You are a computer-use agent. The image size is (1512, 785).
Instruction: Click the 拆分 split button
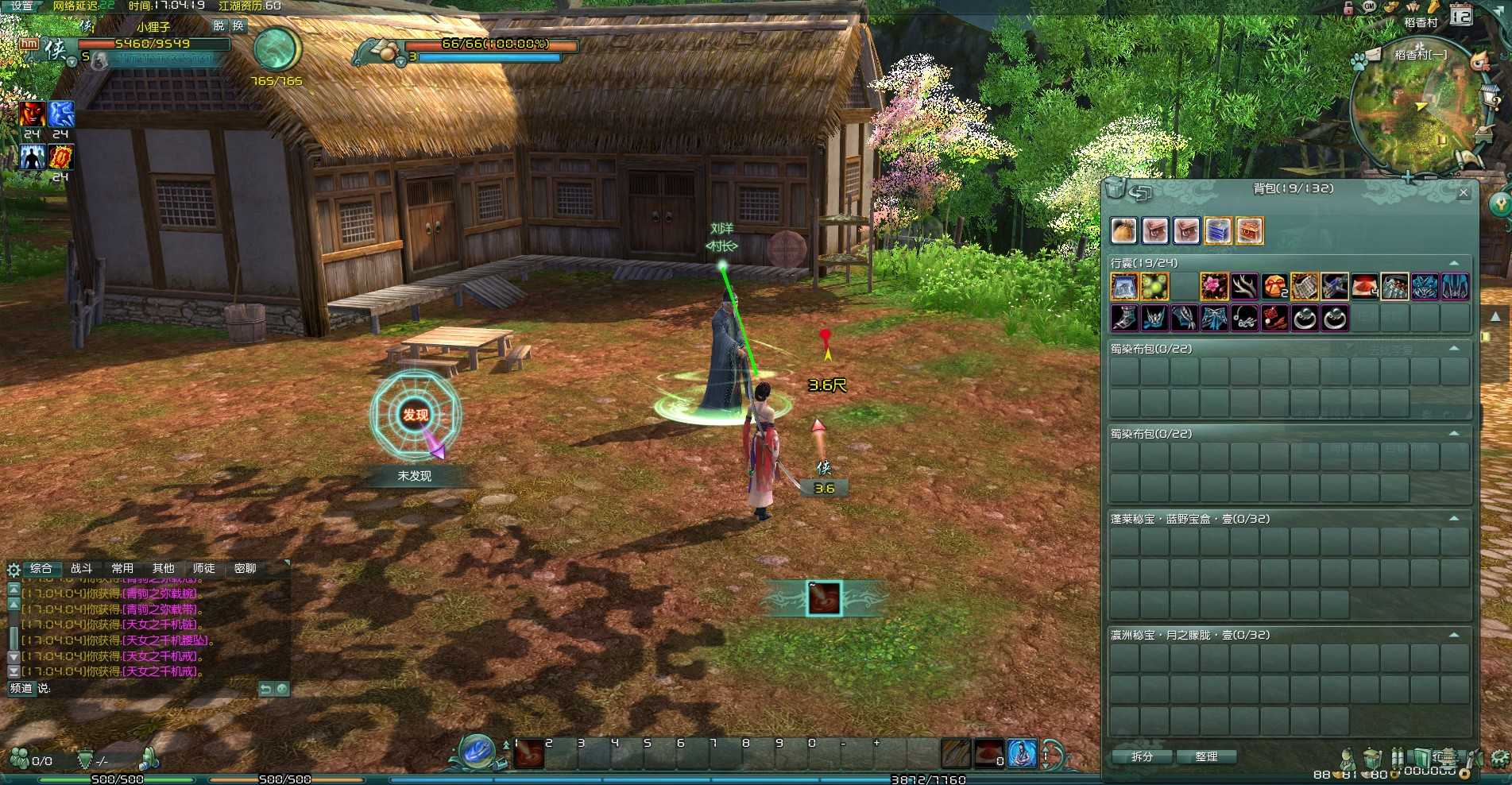pos(1142,756)
